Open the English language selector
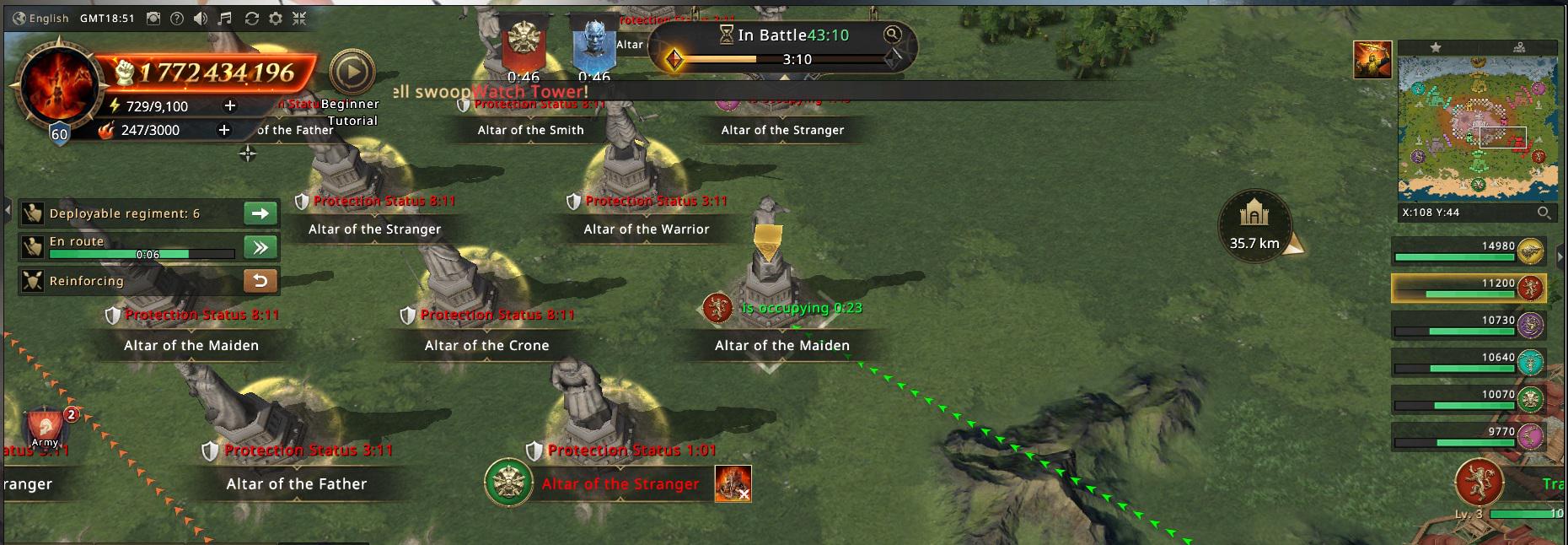This screenshot has width=1568, height=545. 41,18
